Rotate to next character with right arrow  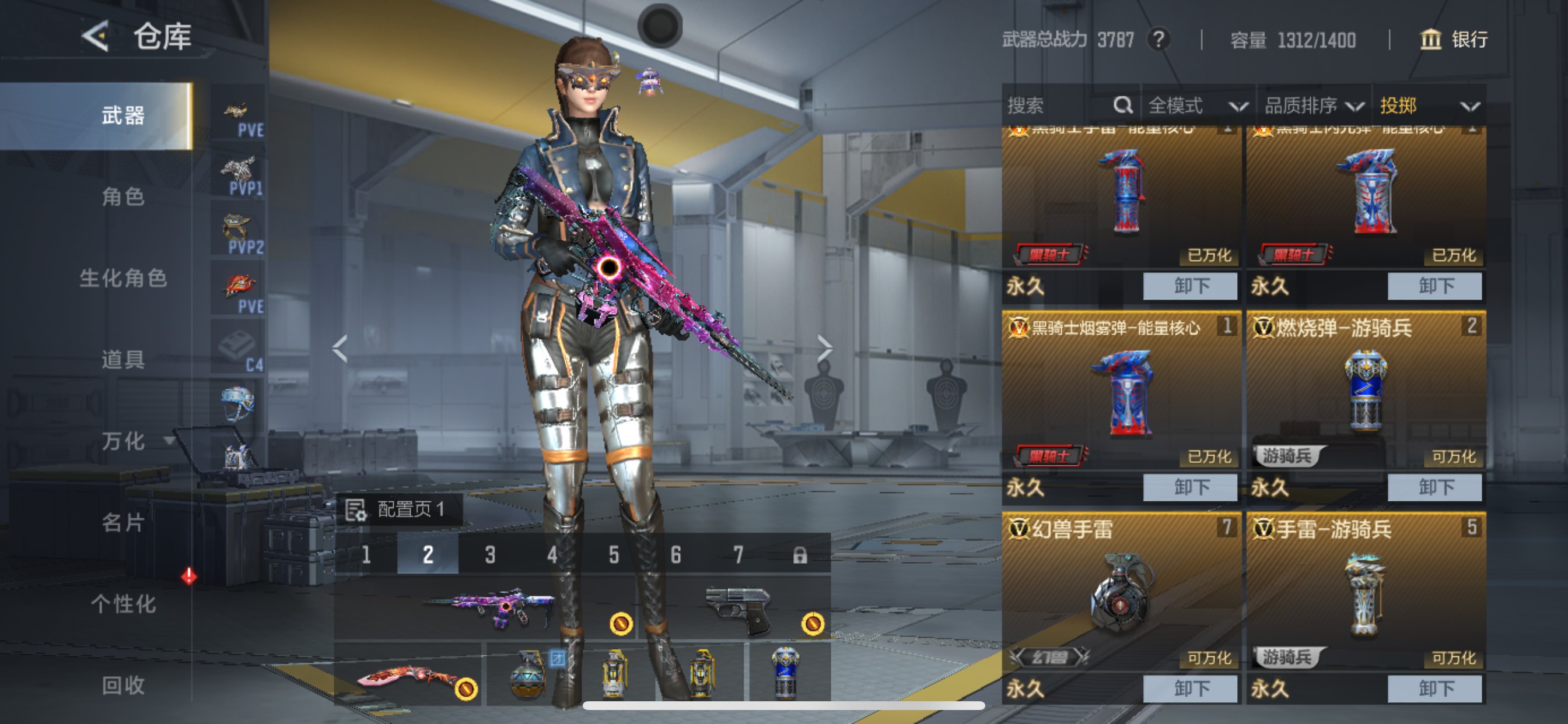(x=824, y=348)
